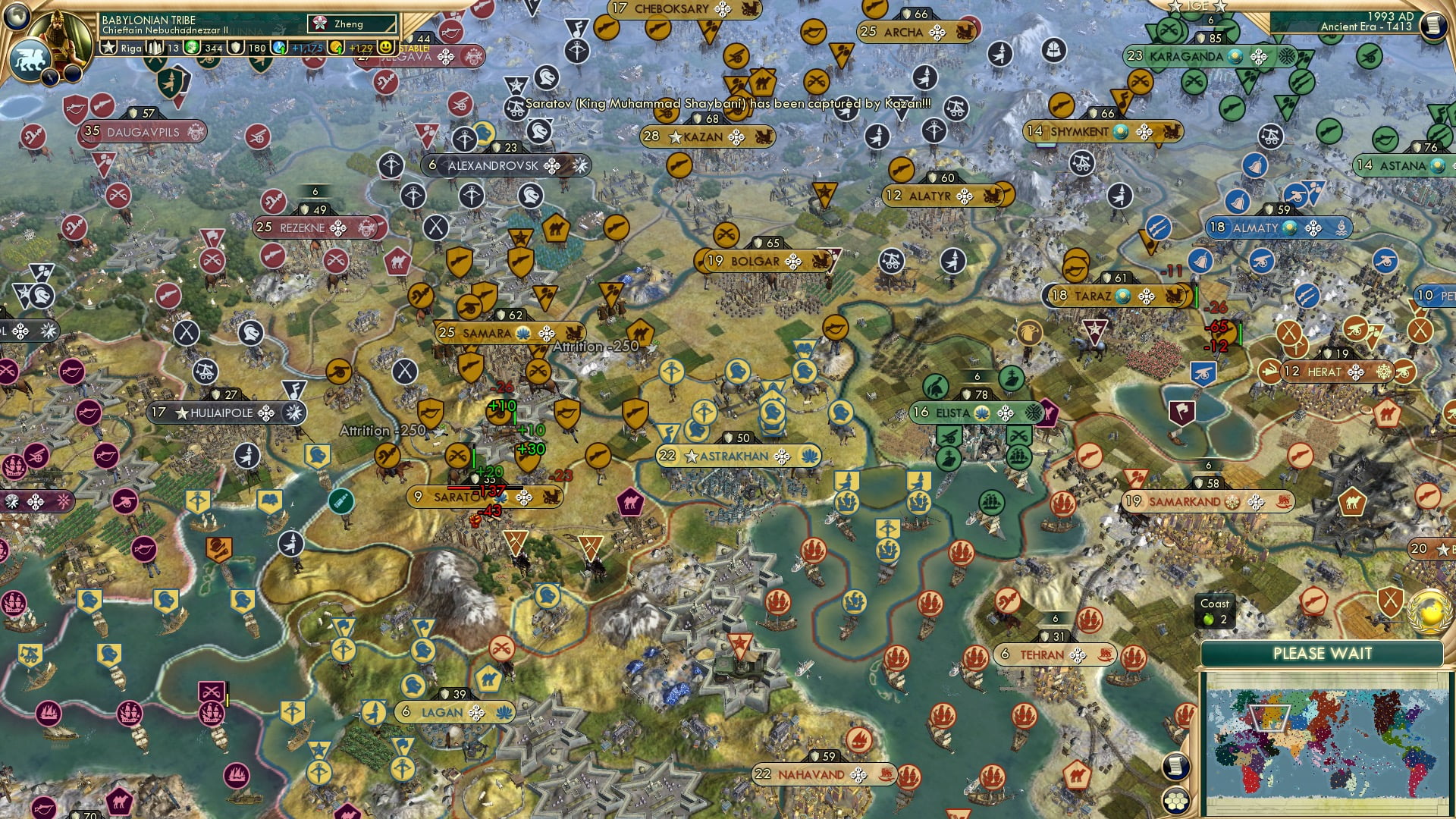Expand the Bolgar city banner arrows
This screenshot has width=1456, height=819.
(795, 261)
